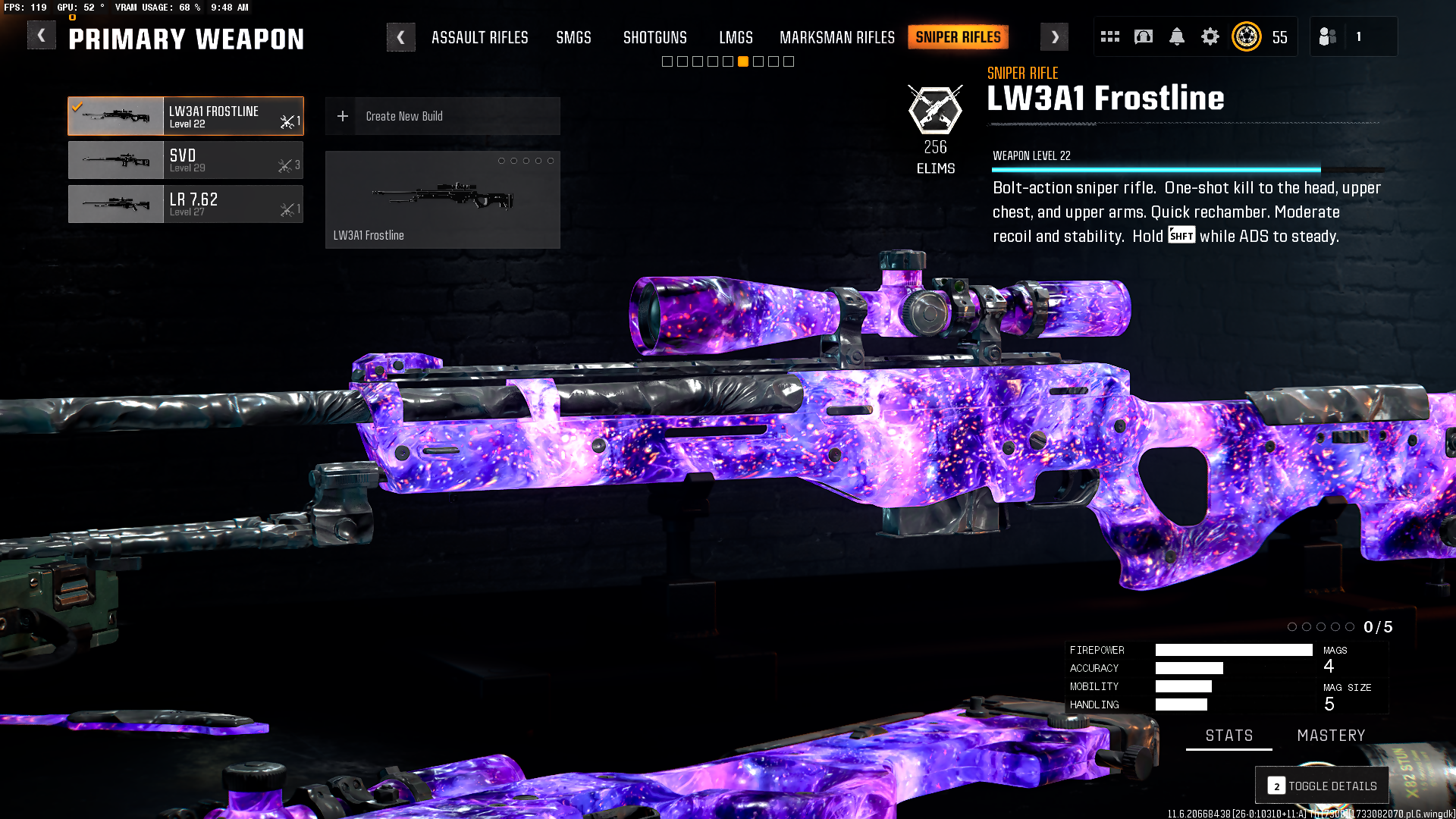Switch to the Assault Rifles category
The width and height of the screenshot is (1456, 819).
click(479, 37)
